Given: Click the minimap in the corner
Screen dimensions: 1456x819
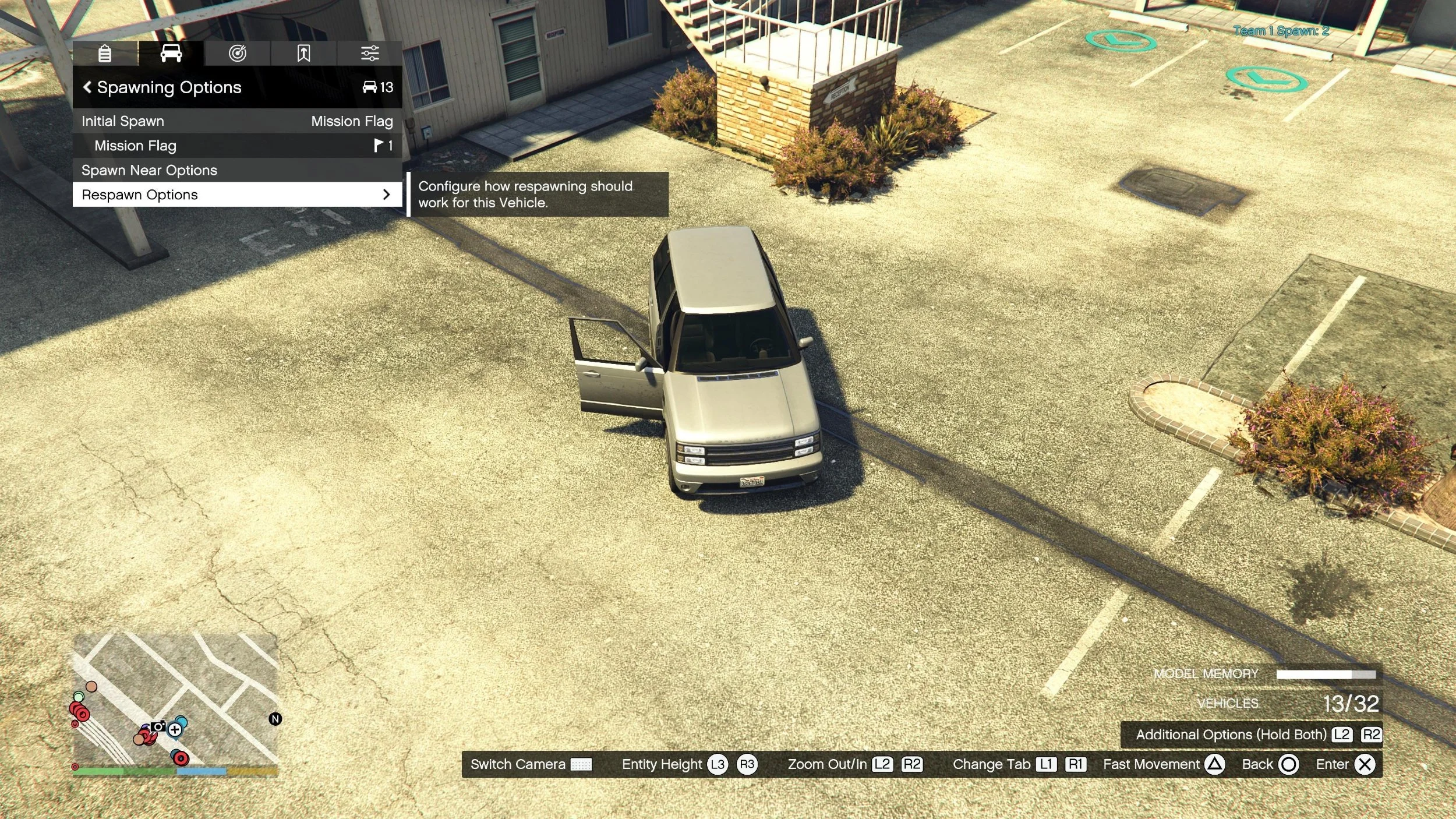Looking at the screenshot, I should [175, 699].
